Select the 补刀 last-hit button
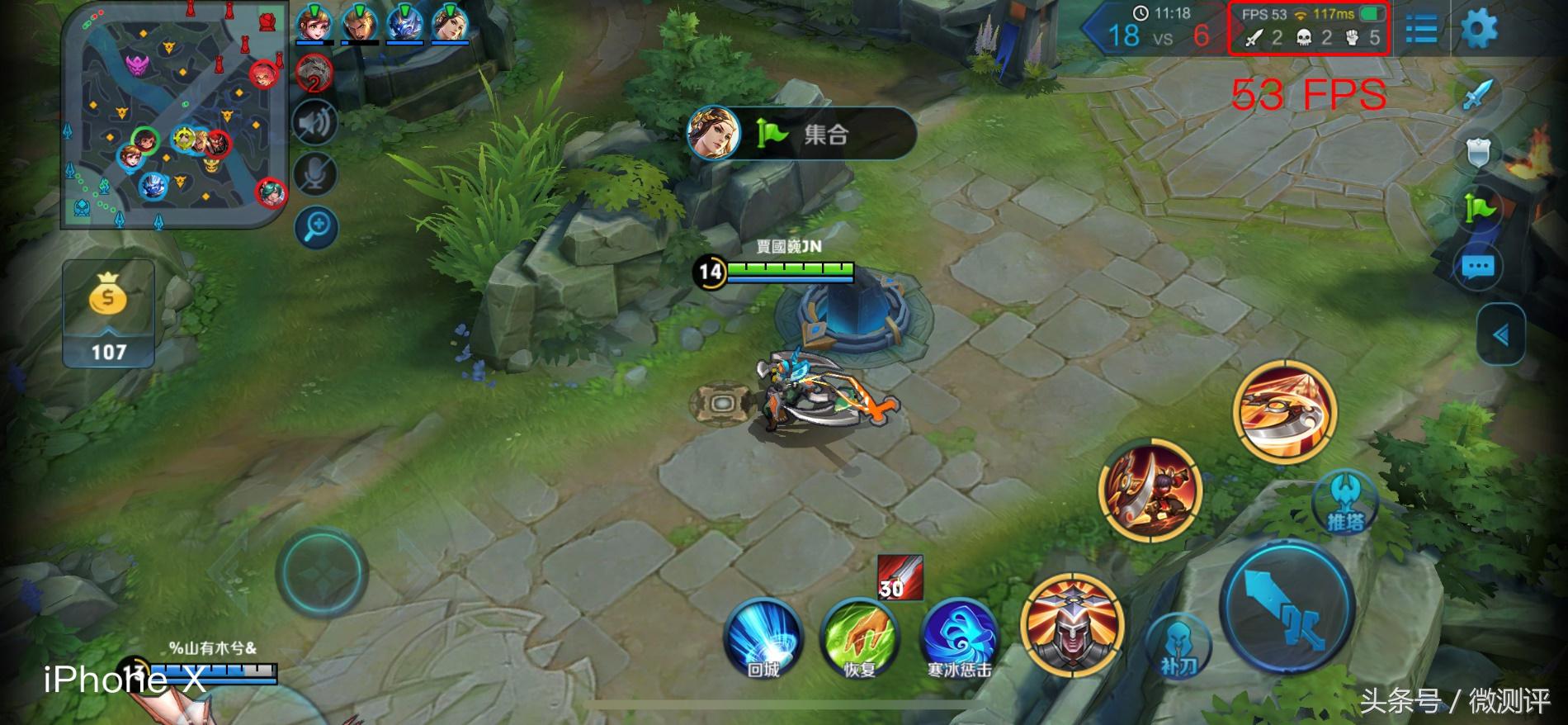 click(1178, 646)
